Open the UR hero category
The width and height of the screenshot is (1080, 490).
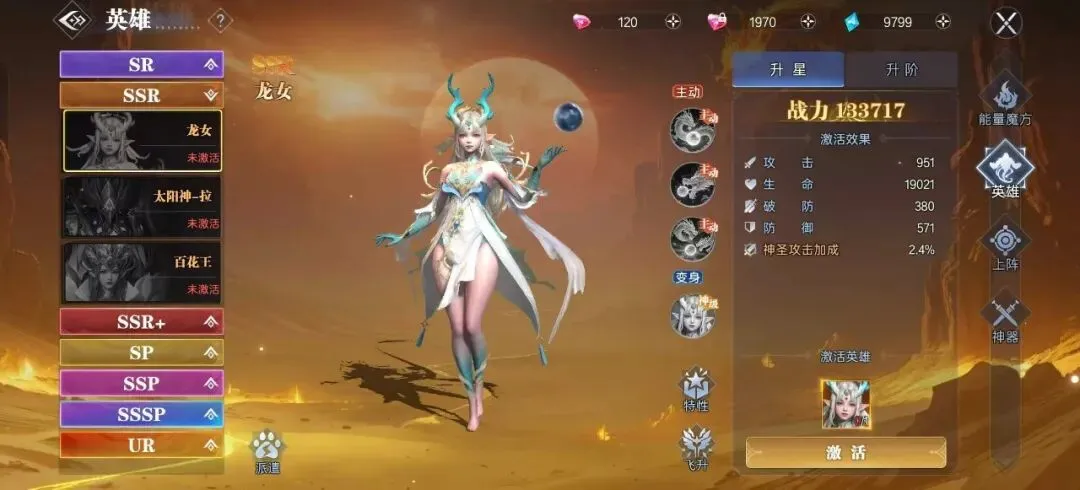[141, 445]
